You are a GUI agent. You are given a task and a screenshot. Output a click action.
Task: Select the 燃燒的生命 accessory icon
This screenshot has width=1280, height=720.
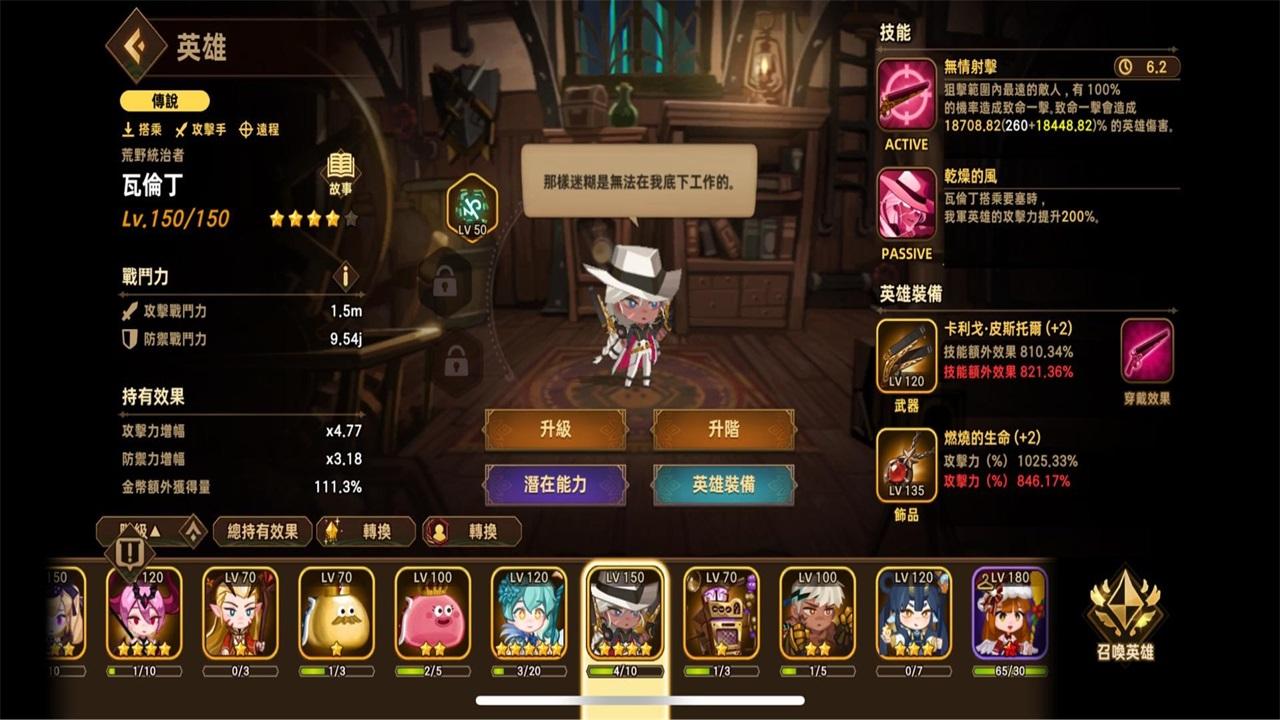906,464
